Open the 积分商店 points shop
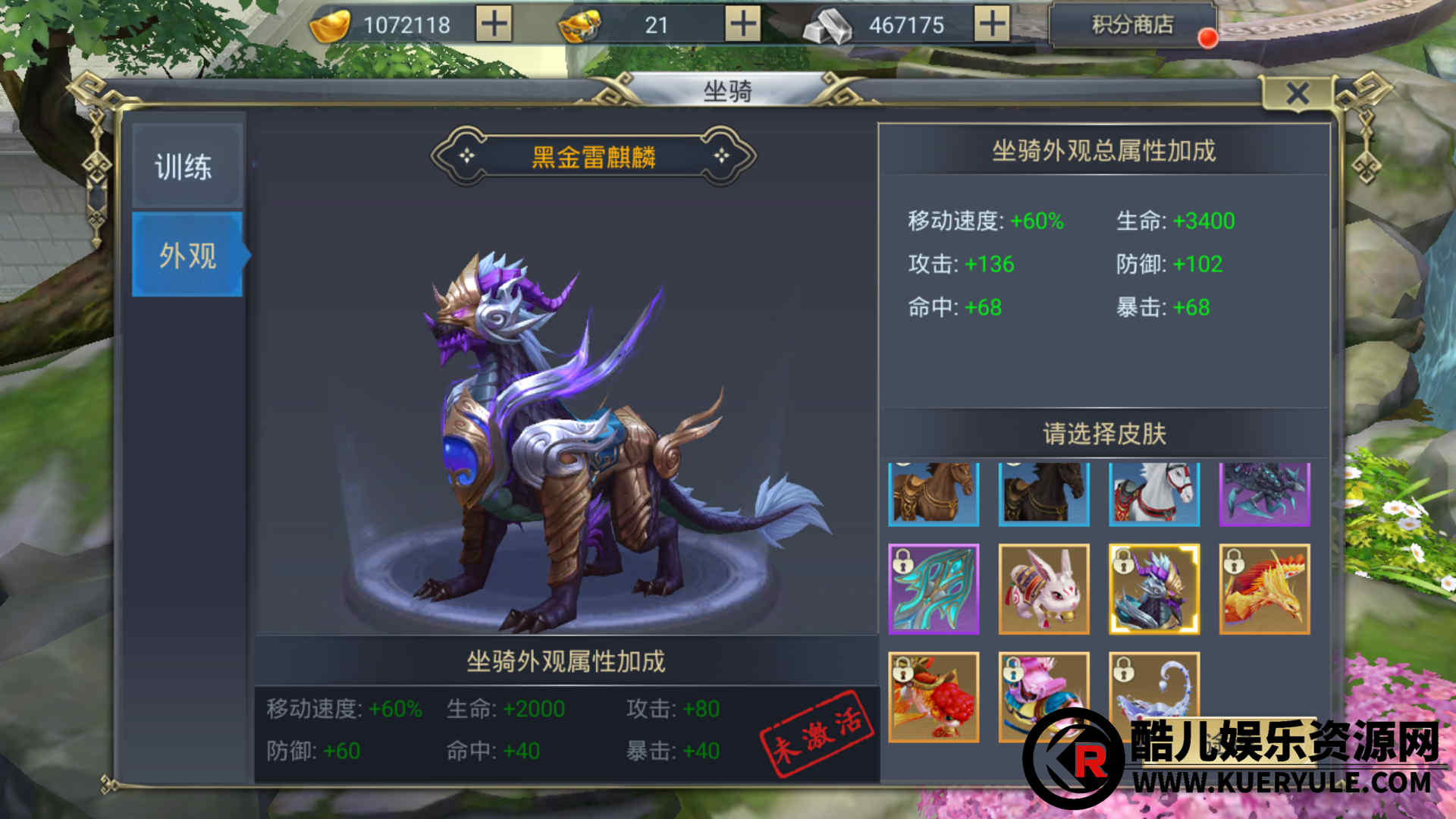Viewport: 1456px width, 819px height. [1132, 25]
